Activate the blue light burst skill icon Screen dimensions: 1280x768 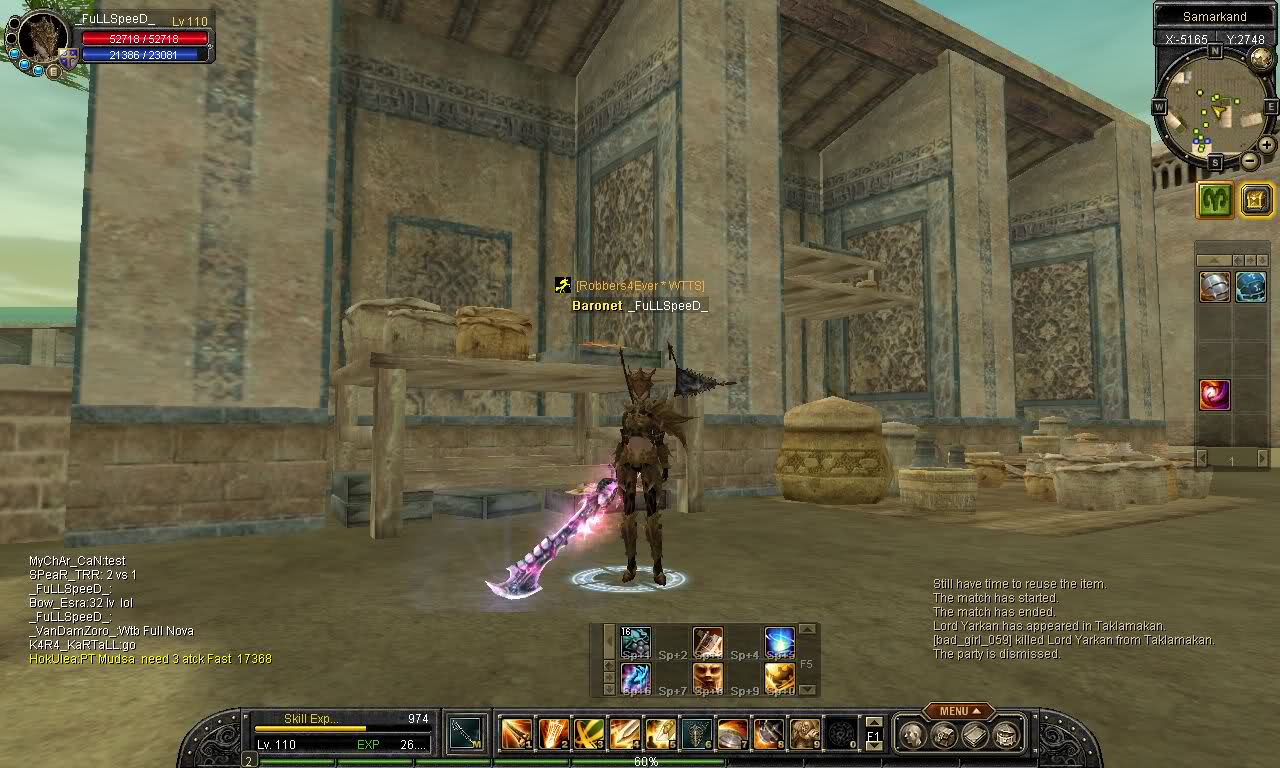coord(780,641)
